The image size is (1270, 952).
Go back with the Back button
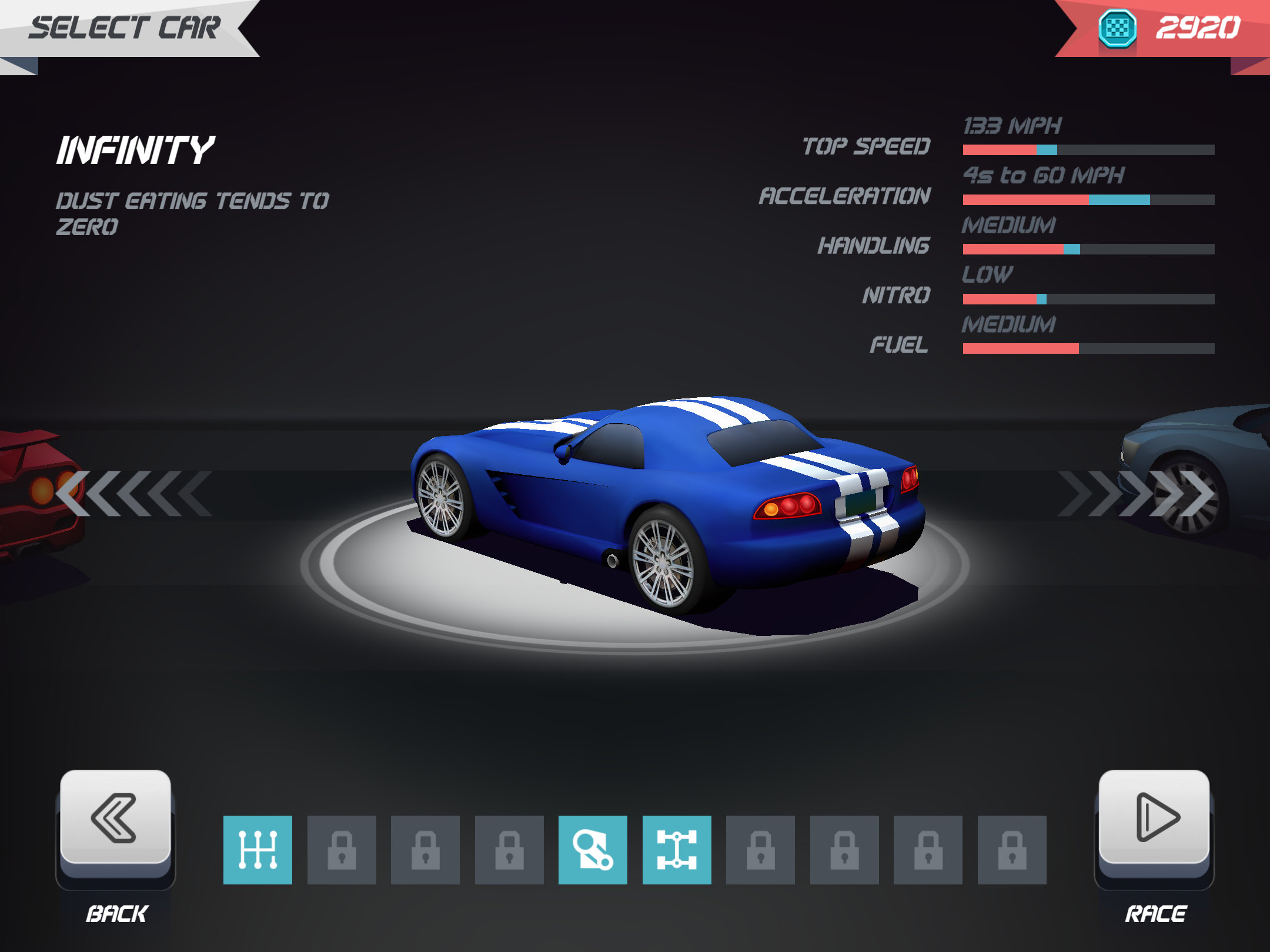[116, 818]
